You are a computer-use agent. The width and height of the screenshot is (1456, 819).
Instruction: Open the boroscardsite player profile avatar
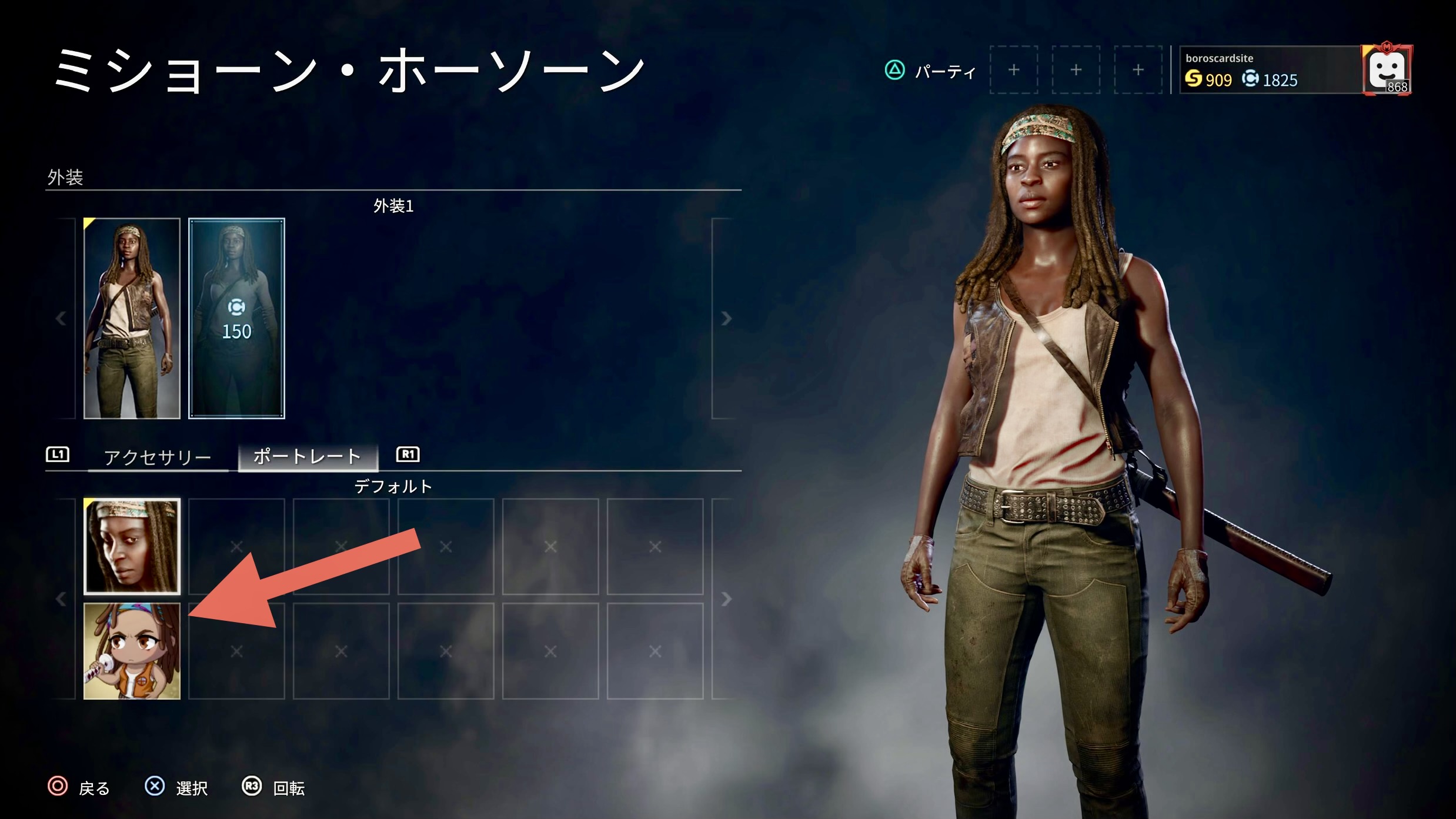coord(1387,70)
